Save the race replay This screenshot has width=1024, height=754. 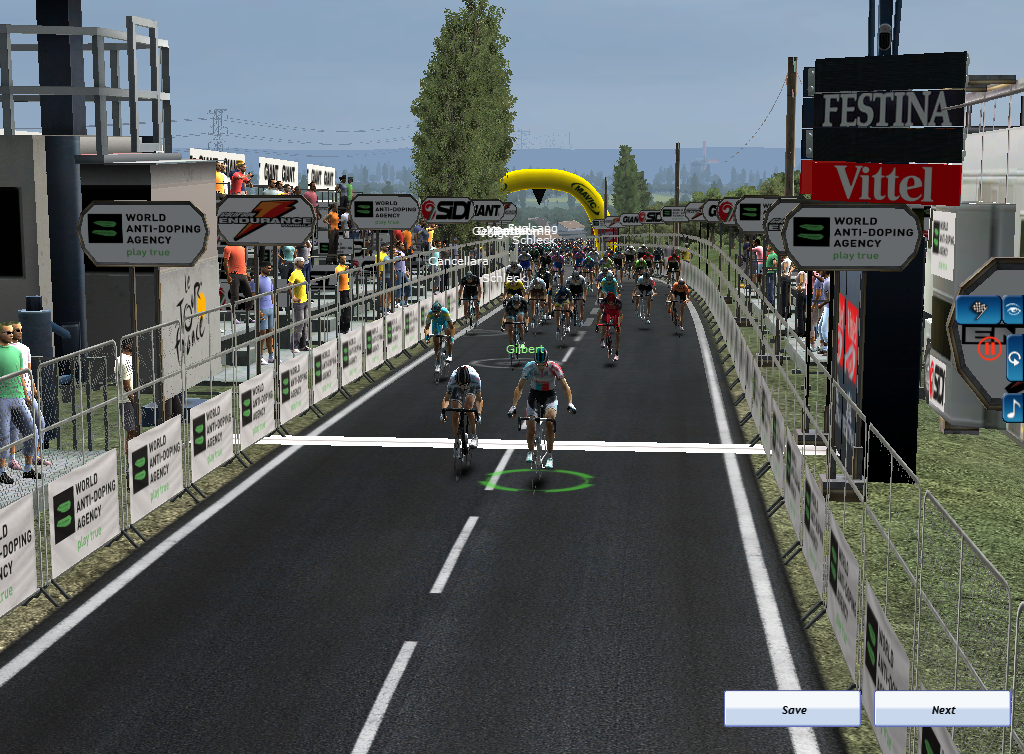[x=792, y=709]
